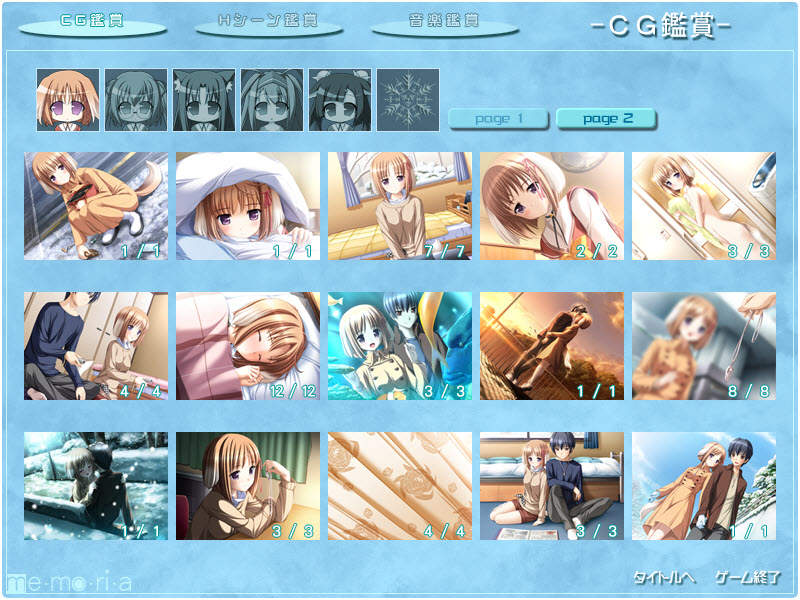This screenshot has width=800, height=600.
Task: Open the girl in white beret CG
Action: click(552, 206)
